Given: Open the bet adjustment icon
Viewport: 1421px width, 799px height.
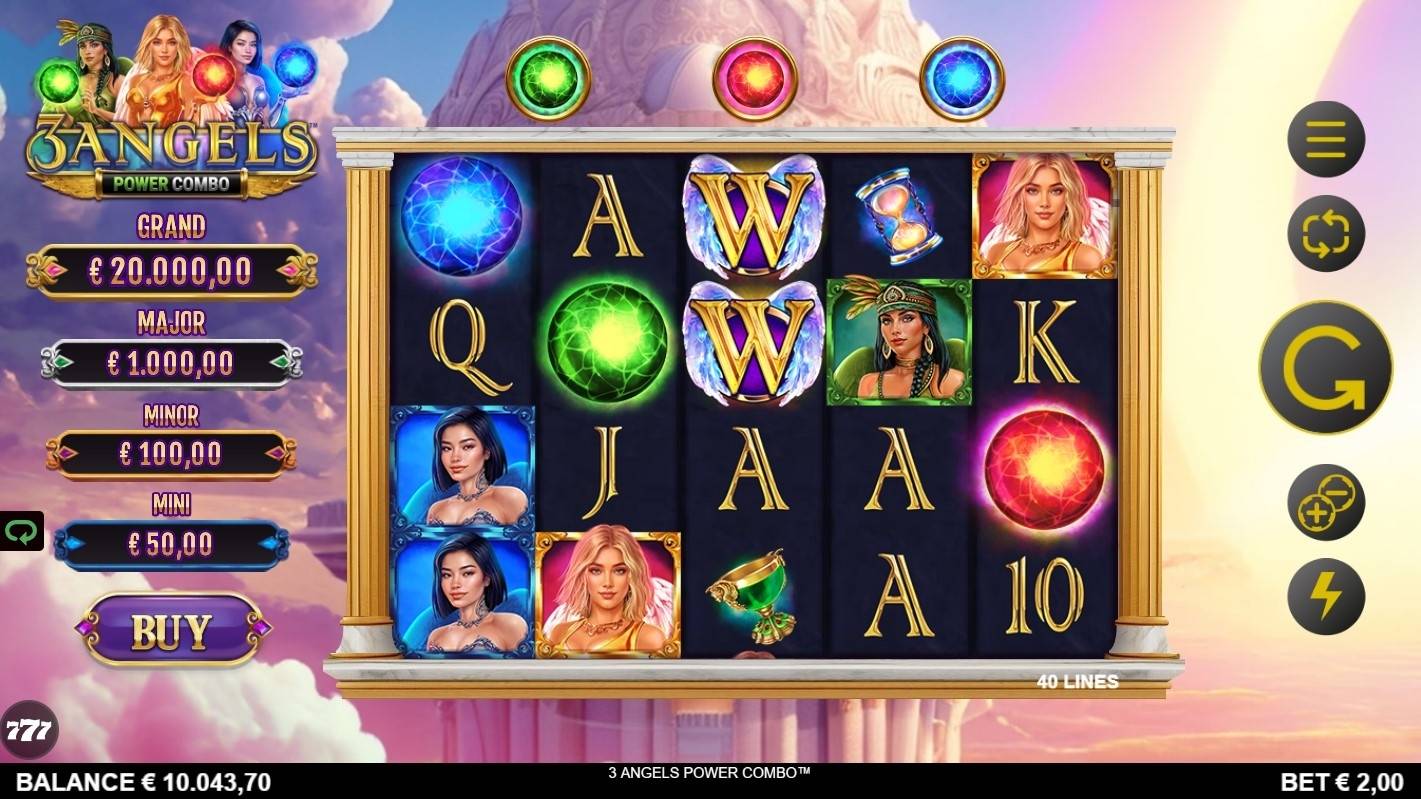Looking at the screenshot, I should pyautogui.click(x=1326, y=504).
